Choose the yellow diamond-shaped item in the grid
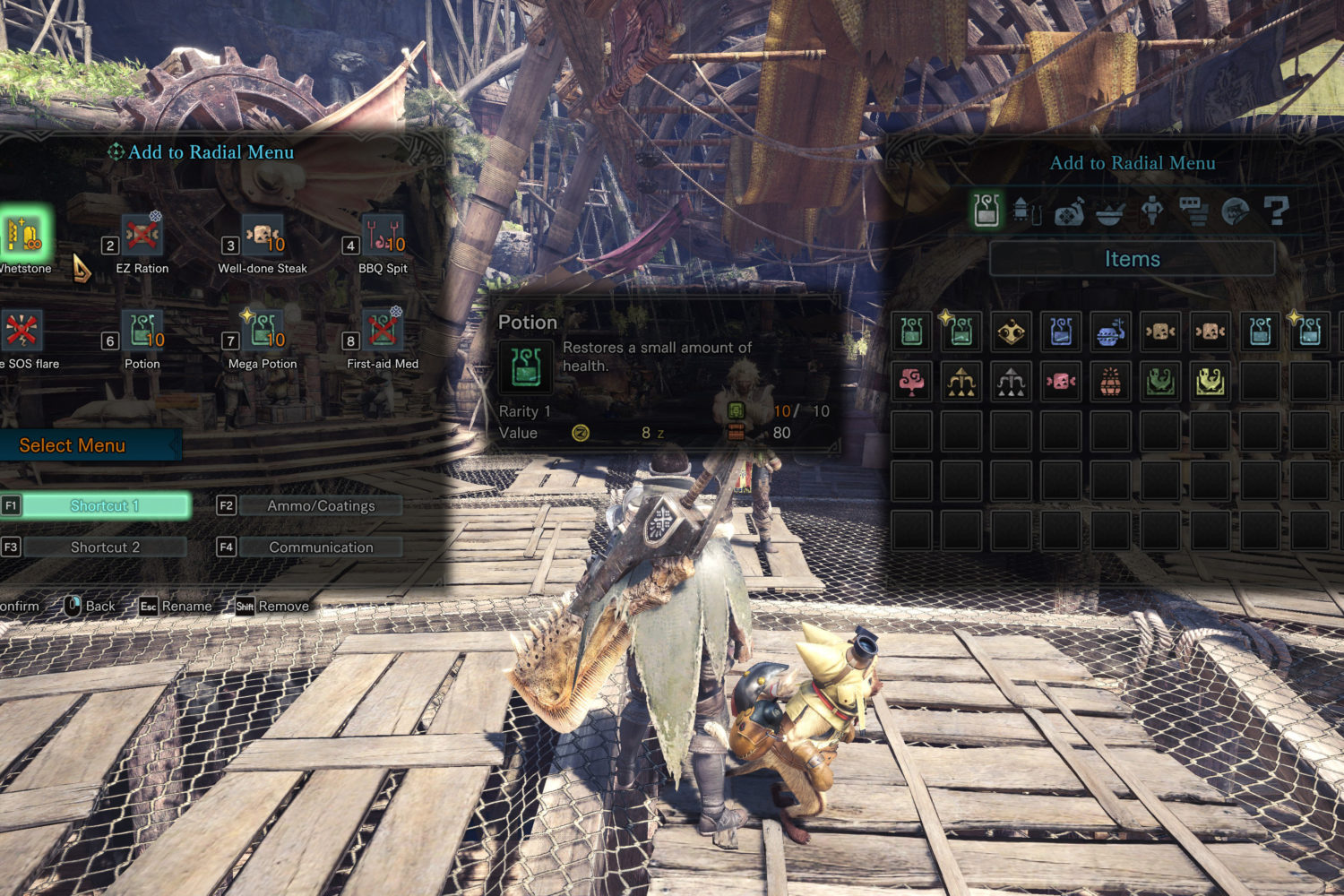 tap(1012, 332)
